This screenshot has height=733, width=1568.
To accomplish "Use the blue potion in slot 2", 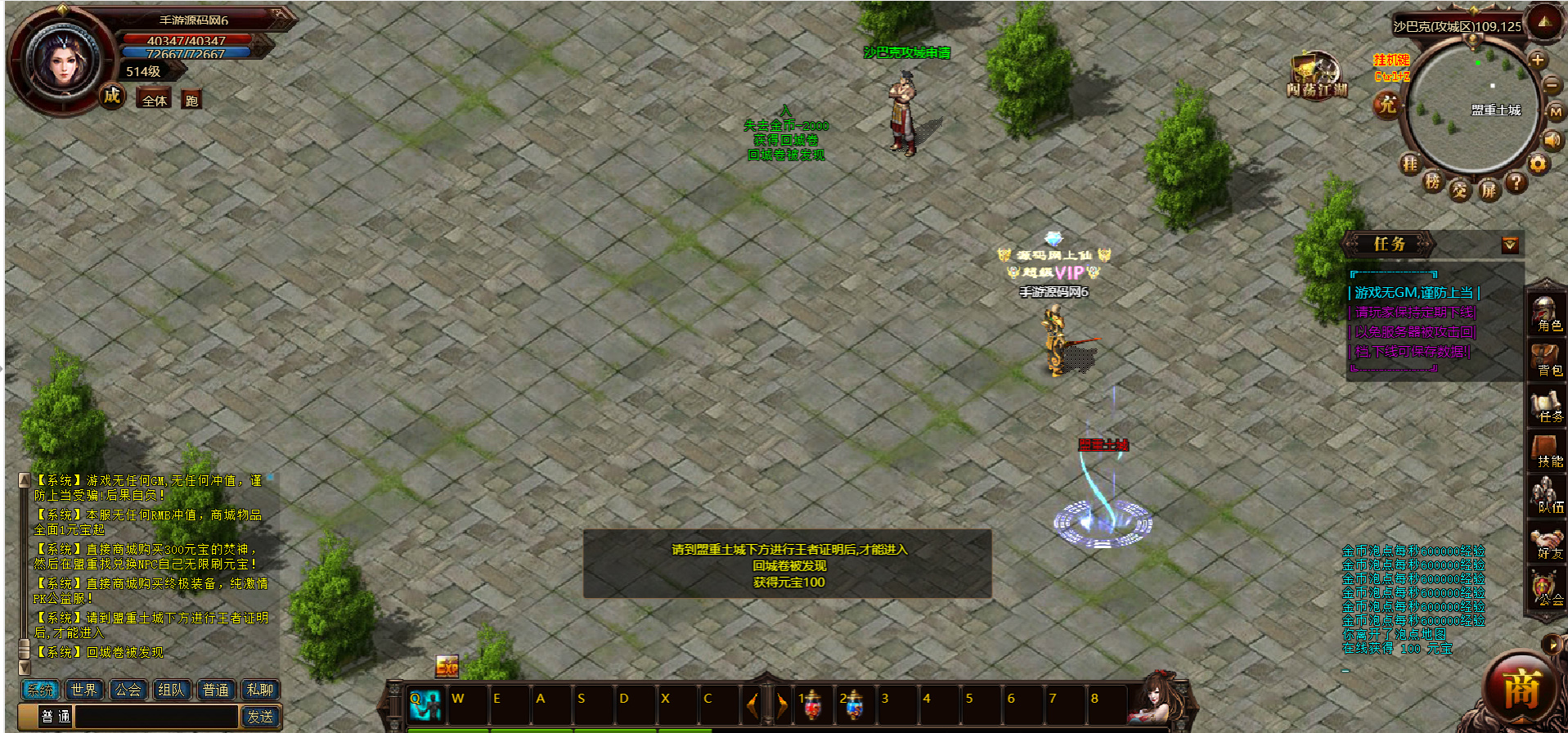I will pyautogui.click(x=853, y=704).
